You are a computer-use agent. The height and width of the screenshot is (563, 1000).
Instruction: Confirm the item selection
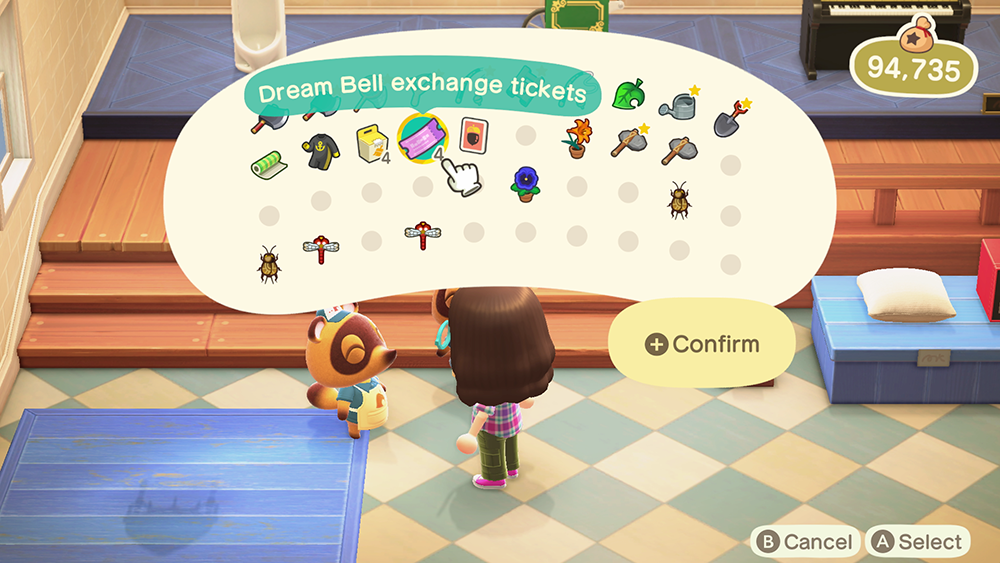(702, 344)
